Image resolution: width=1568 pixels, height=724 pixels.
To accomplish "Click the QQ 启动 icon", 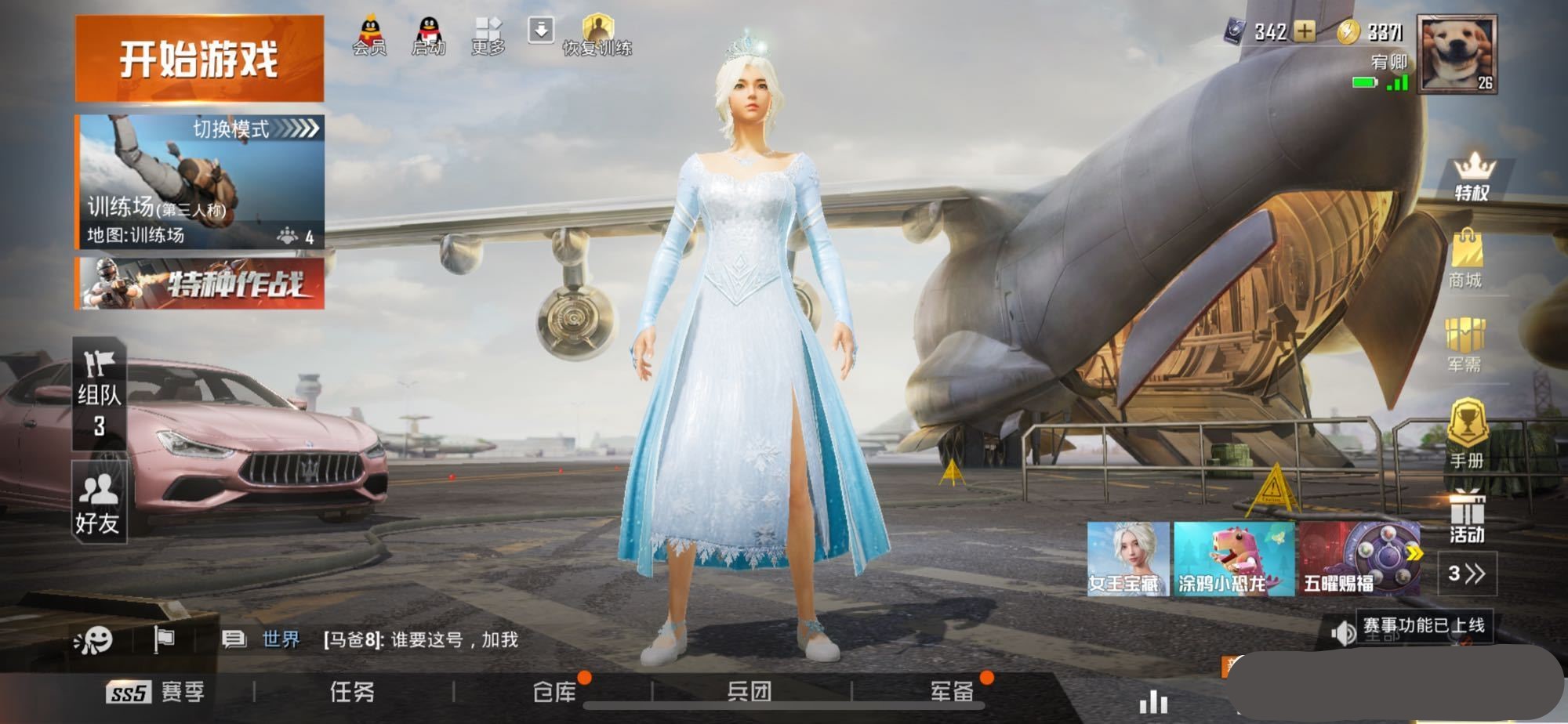I will pos(428,36).
